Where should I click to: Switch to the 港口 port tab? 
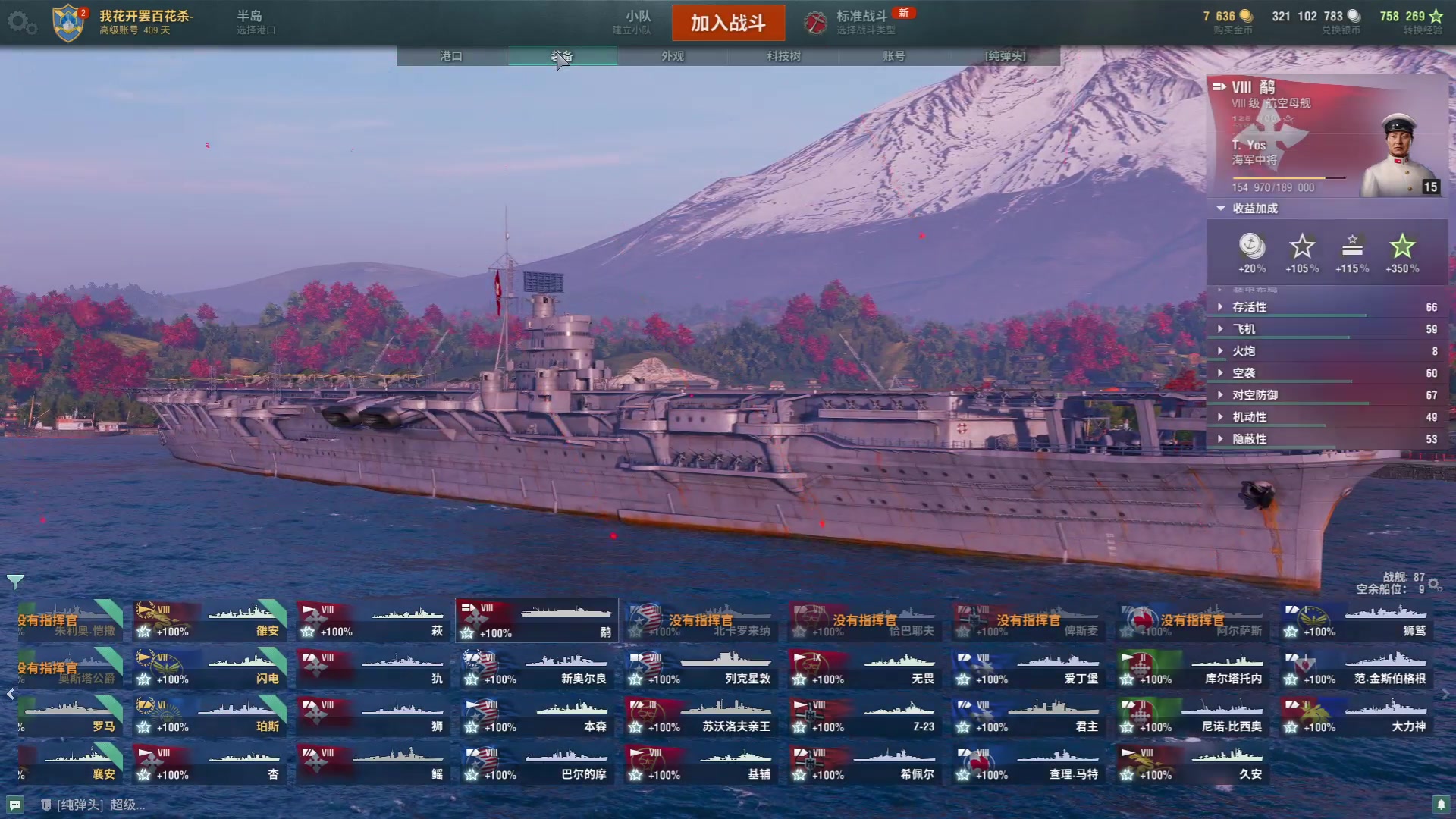coord(451,56)
